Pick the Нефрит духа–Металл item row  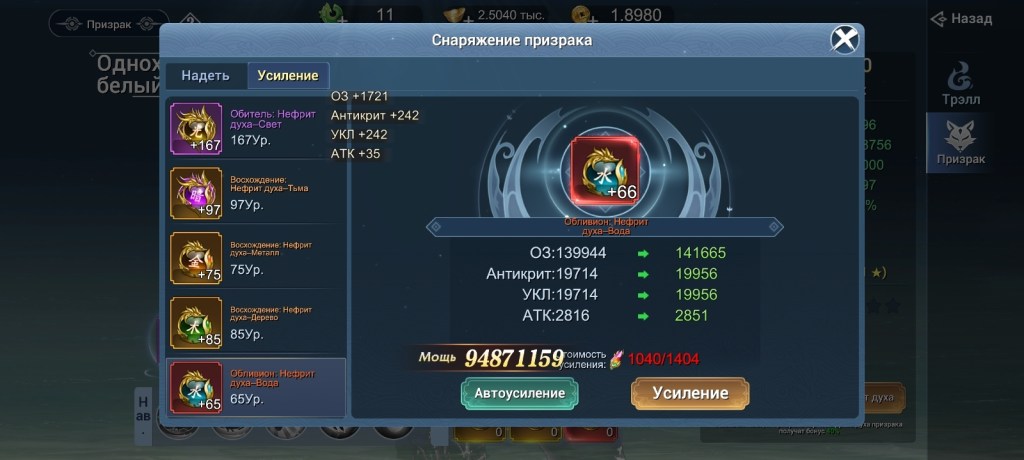click(x=256, y=257)
